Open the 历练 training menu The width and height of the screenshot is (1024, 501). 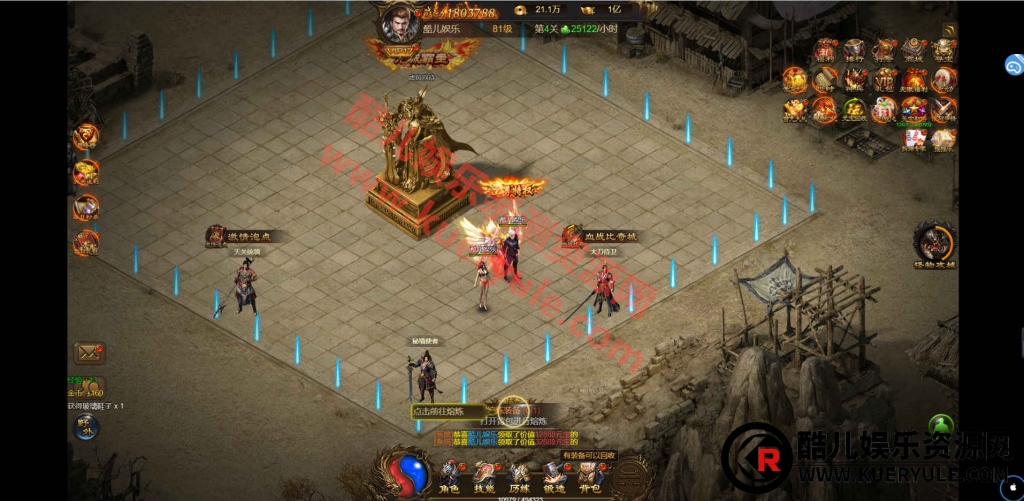tap(519, 474)
